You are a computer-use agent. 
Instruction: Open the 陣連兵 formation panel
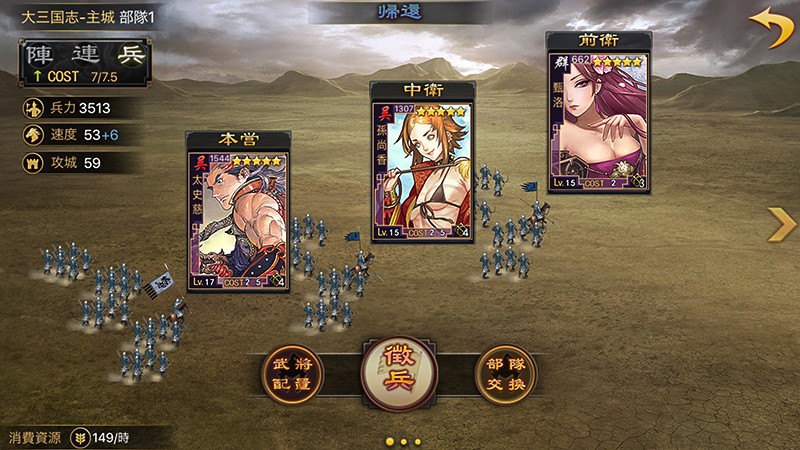pos(85,60)
